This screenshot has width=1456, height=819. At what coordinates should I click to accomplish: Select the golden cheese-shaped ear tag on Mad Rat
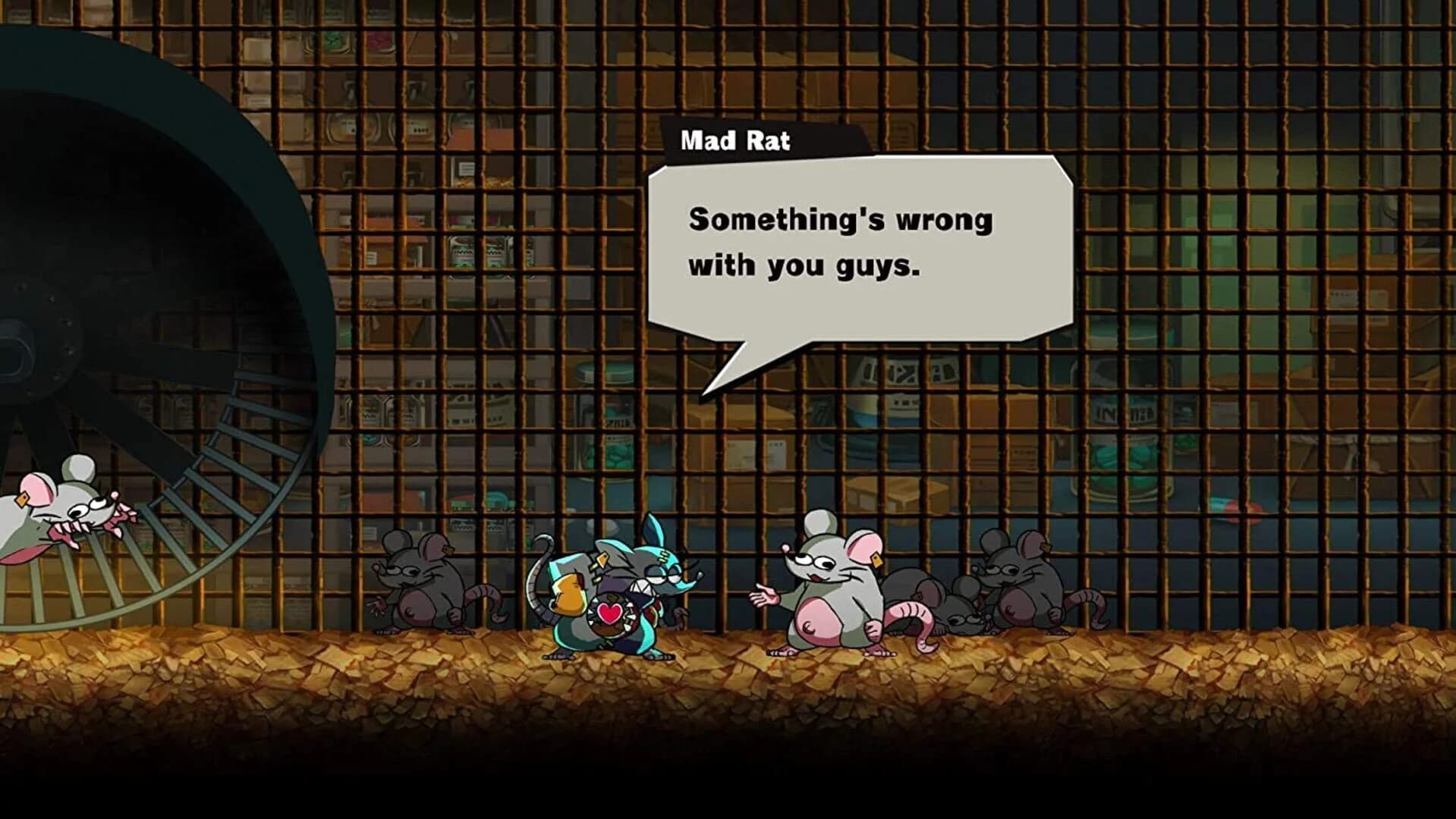[602, 561]
